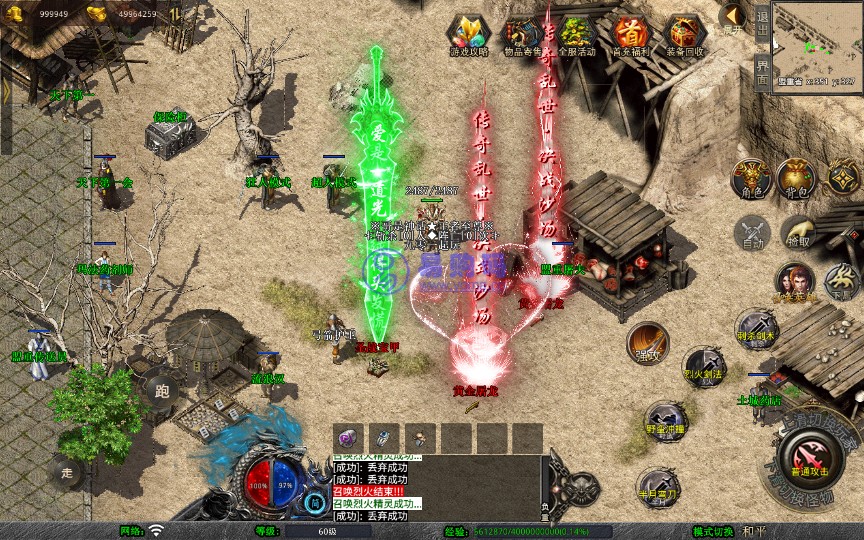The image size is (864, 540).
Task: Click the 界面 interface button
Action: [763, 72]
